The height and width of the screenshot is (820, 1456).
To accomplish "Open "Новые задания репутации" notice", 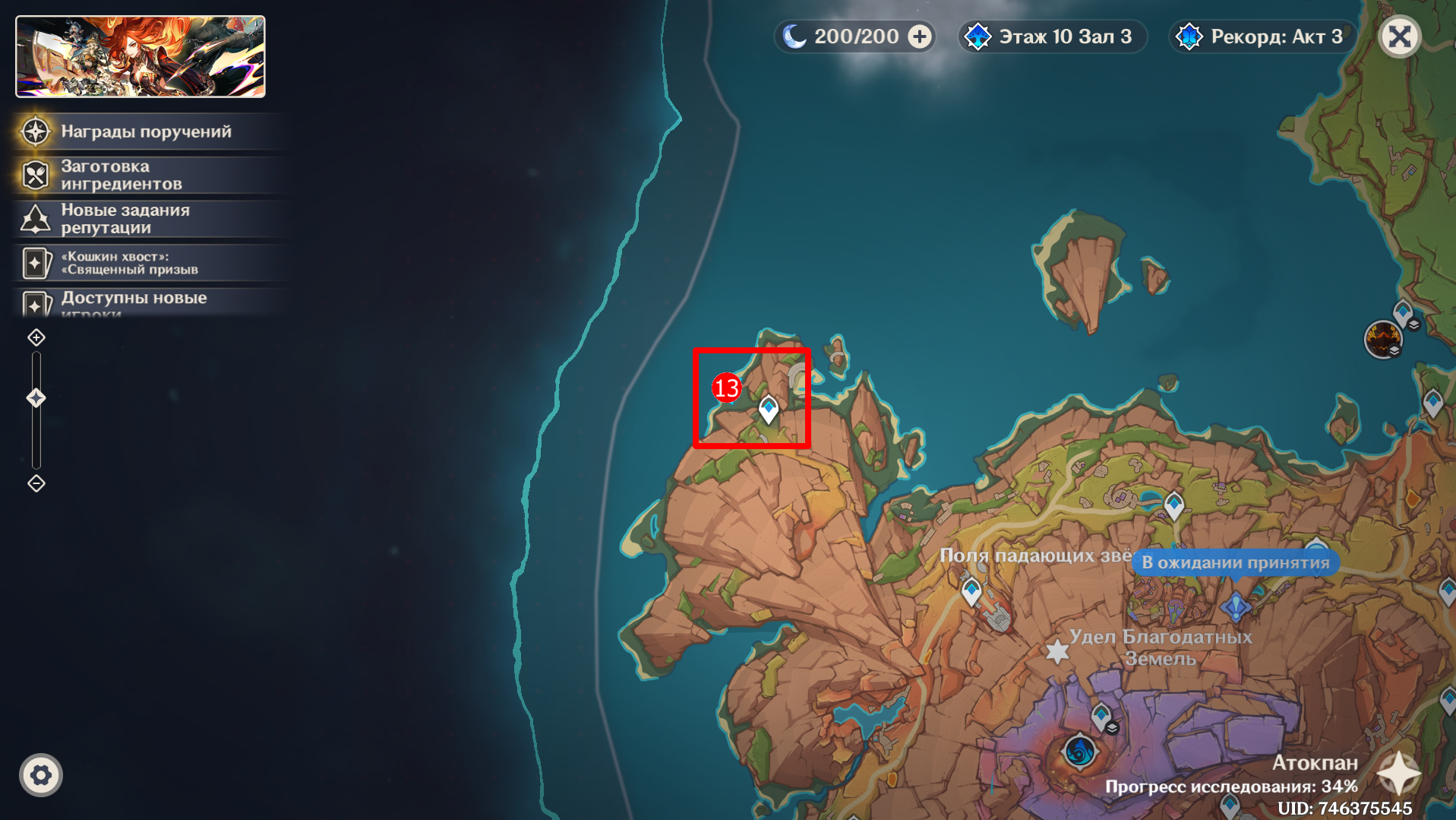I will point(125,219).
